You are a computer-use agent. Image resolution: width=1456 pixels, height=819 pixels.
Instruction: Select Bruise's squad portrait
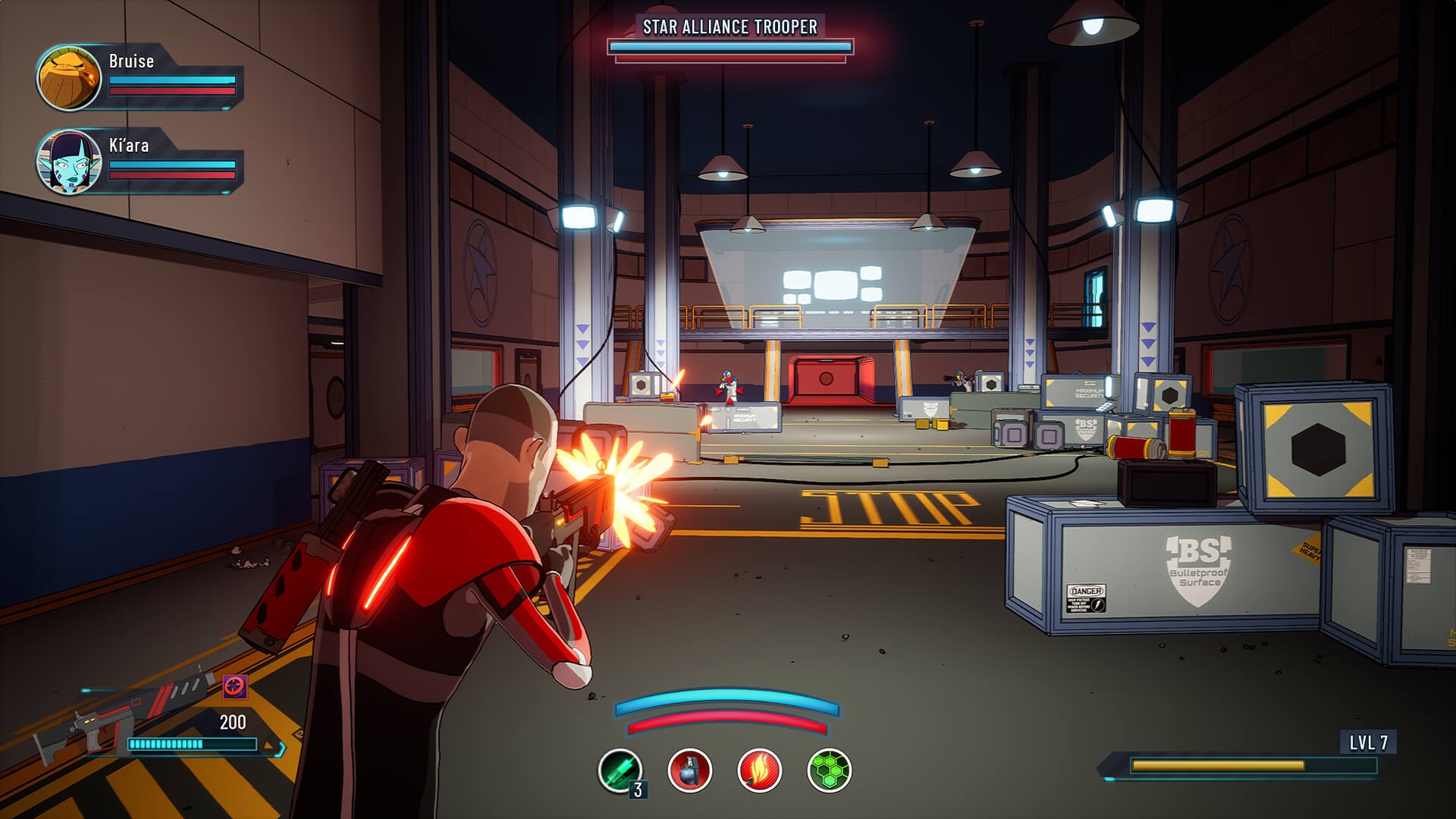tap(69, 77)
